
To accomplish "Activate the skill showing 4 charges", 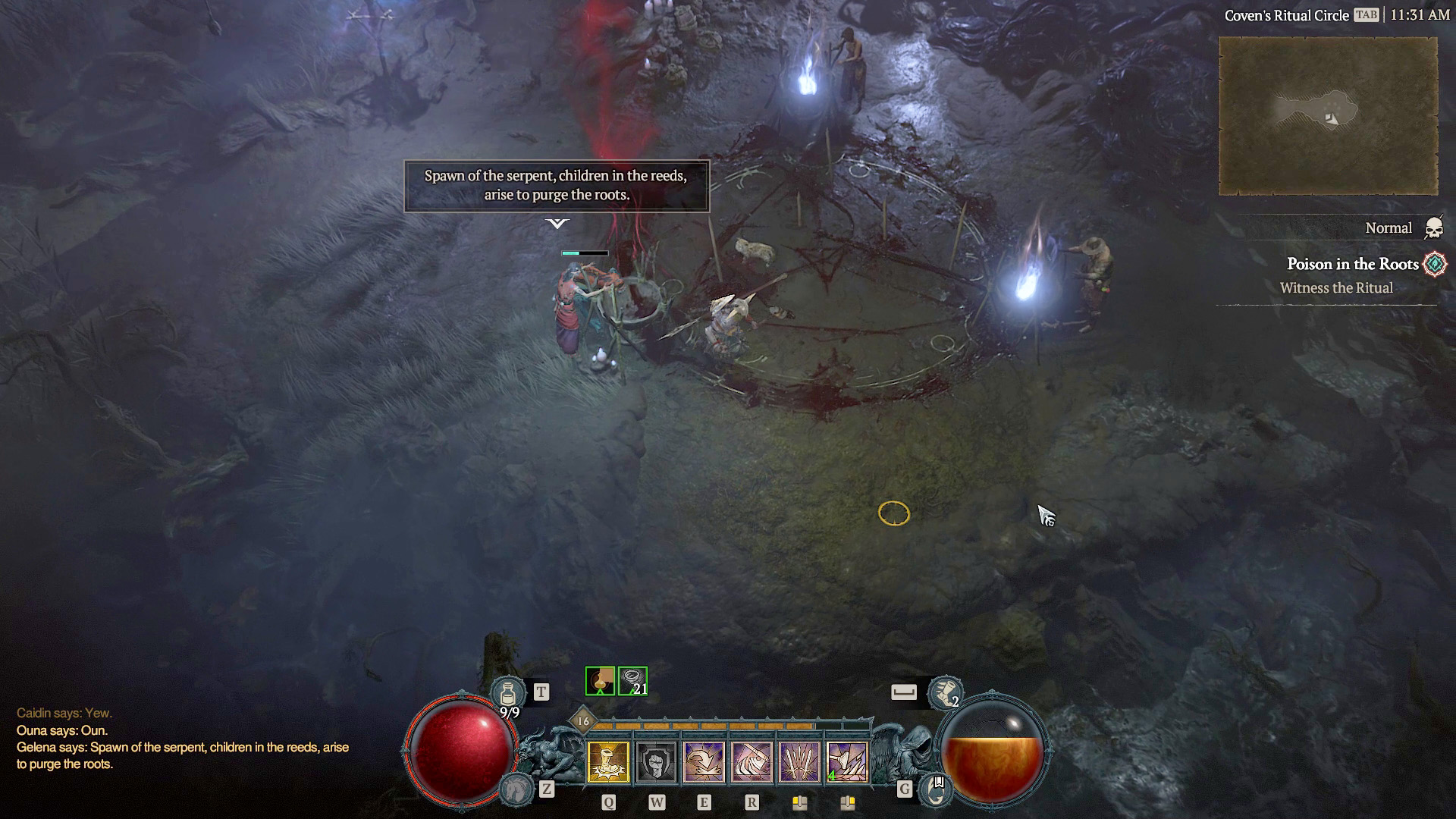I will point(847,762).
